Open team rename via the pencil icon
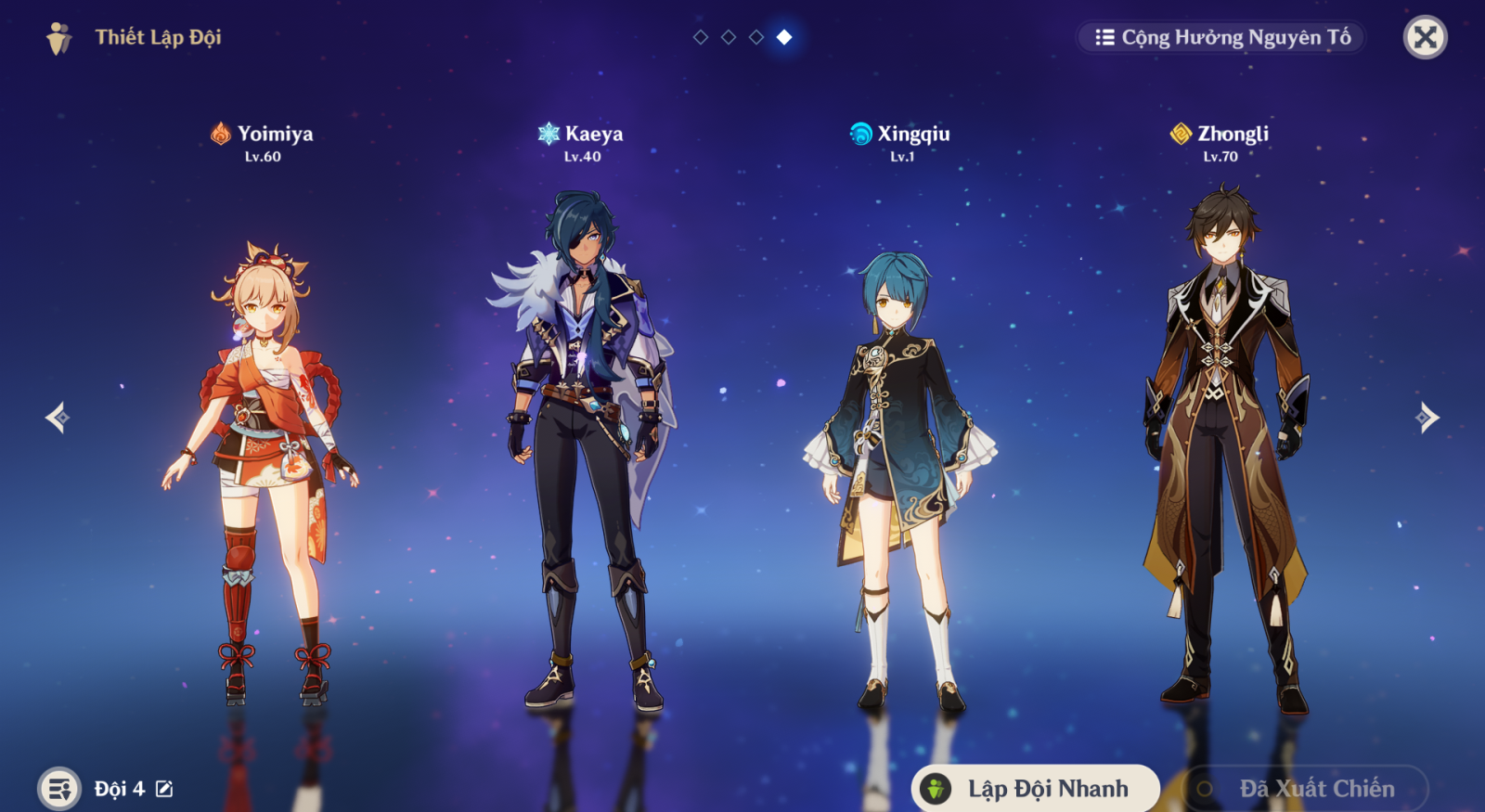Viewport: 1485px width, 812px height. [x=162, y=788]
